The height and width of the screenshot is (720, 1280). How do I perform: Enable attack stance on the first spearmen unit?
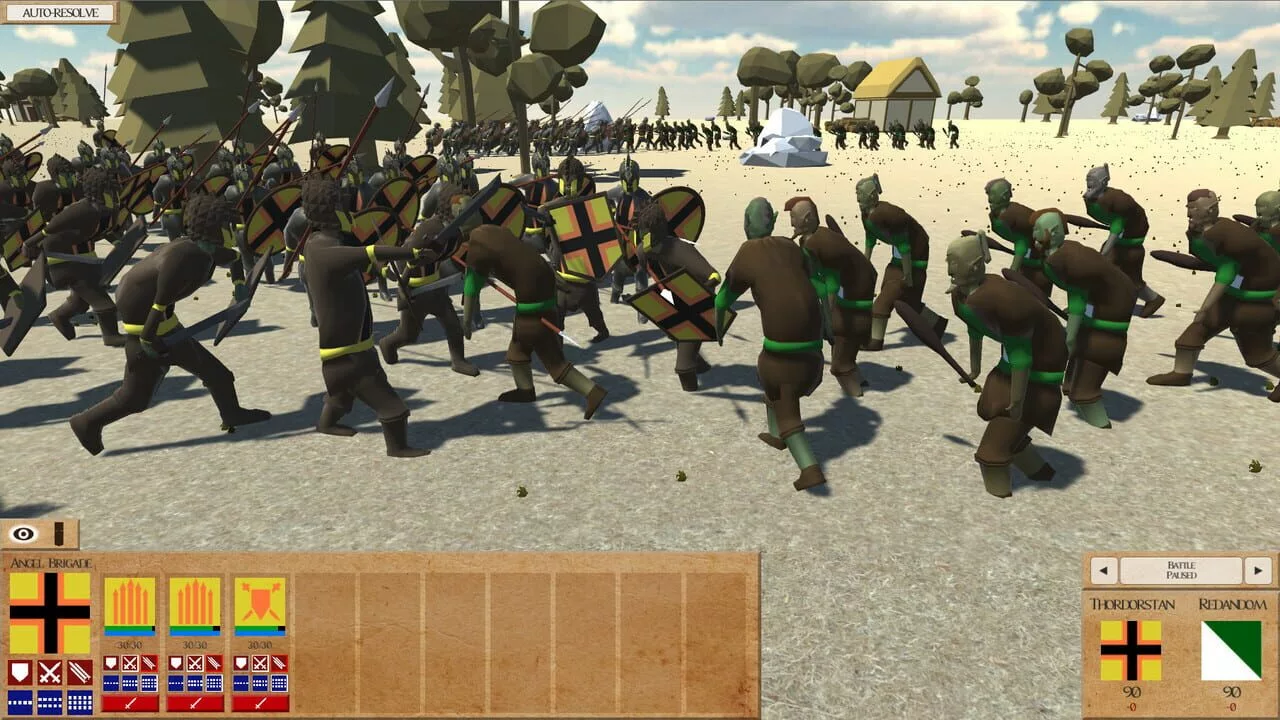point(130,664)
